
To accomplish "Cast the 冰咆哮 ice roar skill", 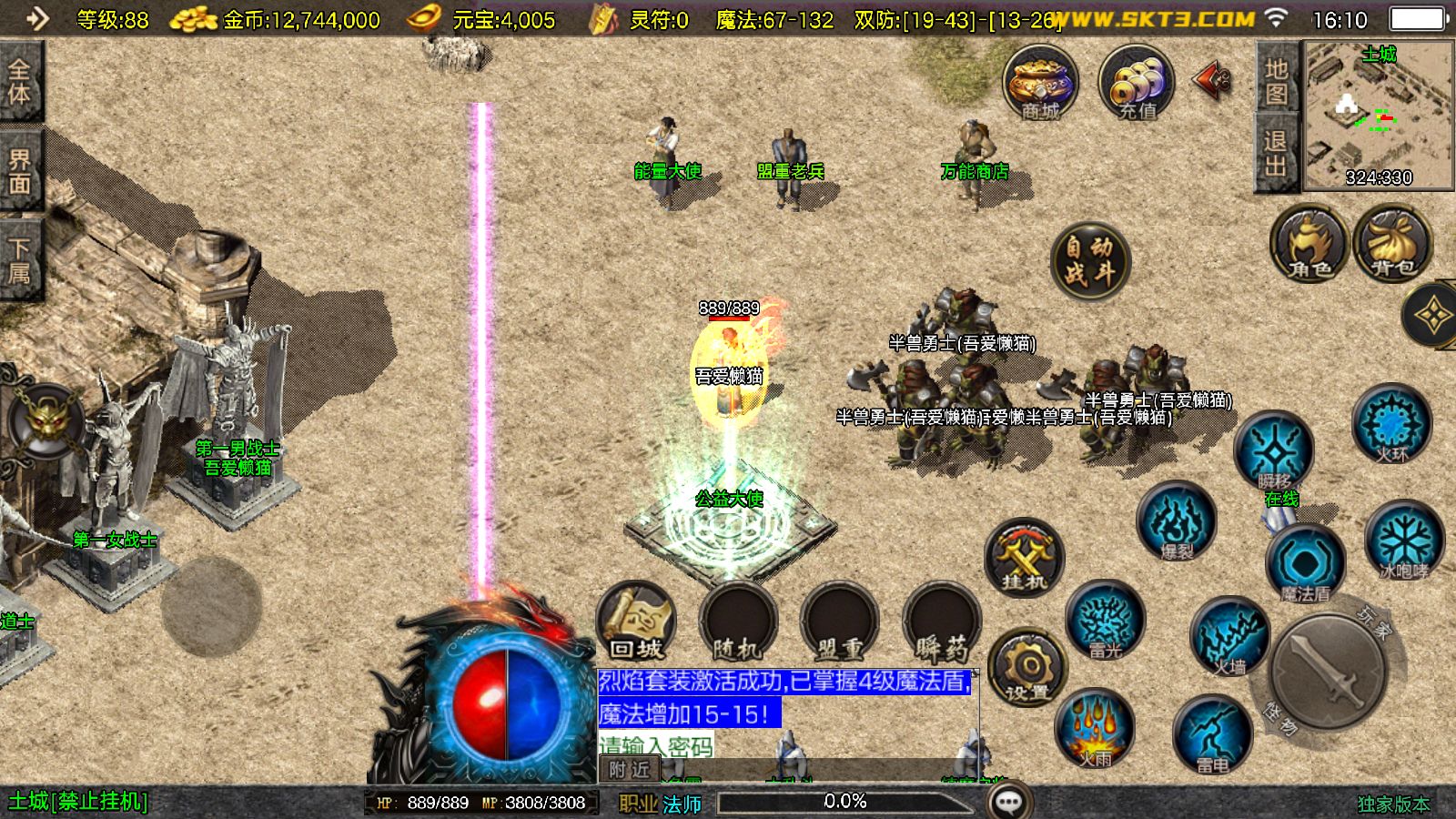I will 1403,541.
